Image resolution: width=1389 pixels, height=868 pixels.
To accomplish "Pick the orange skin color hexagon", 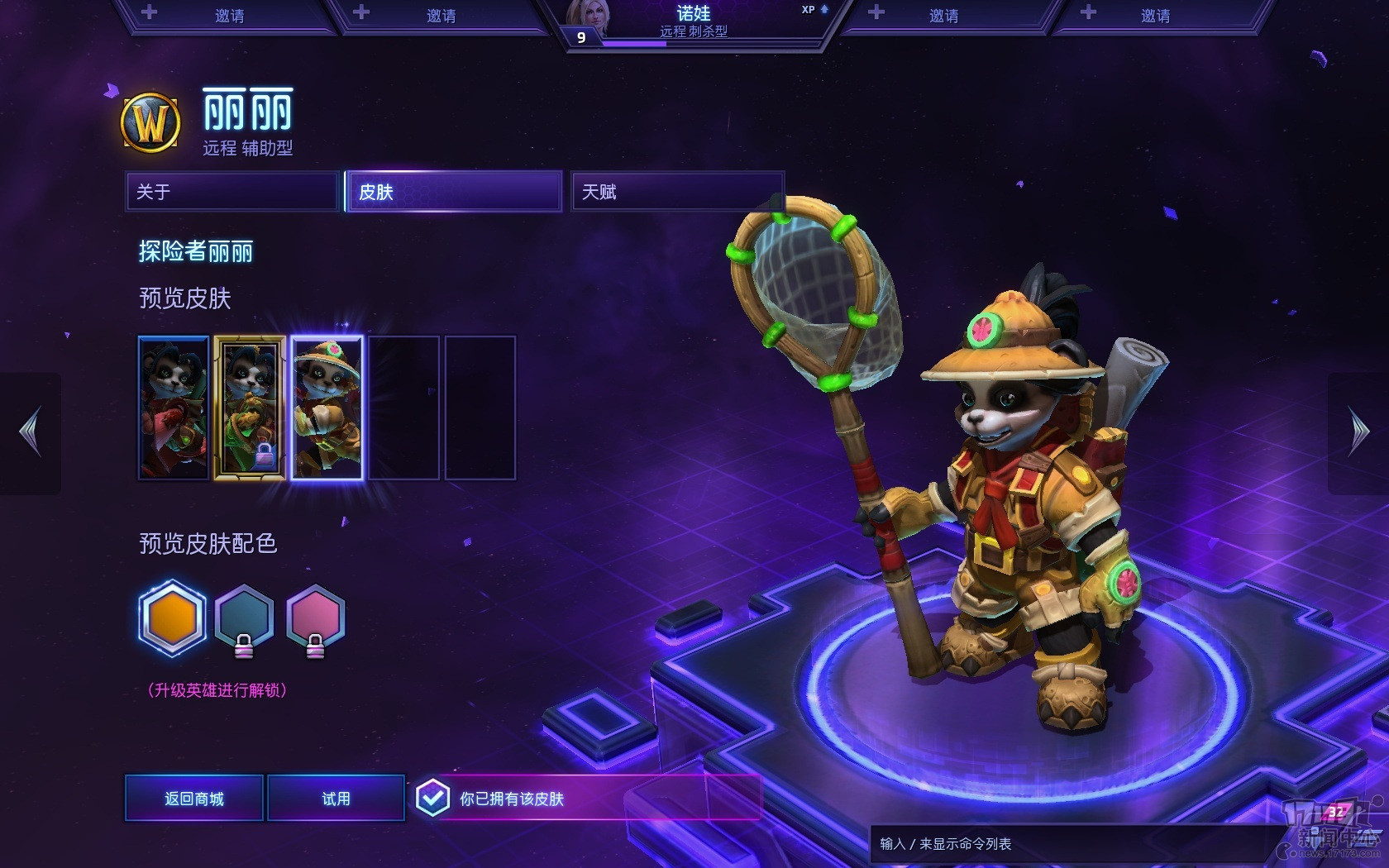I will [172, 618].
